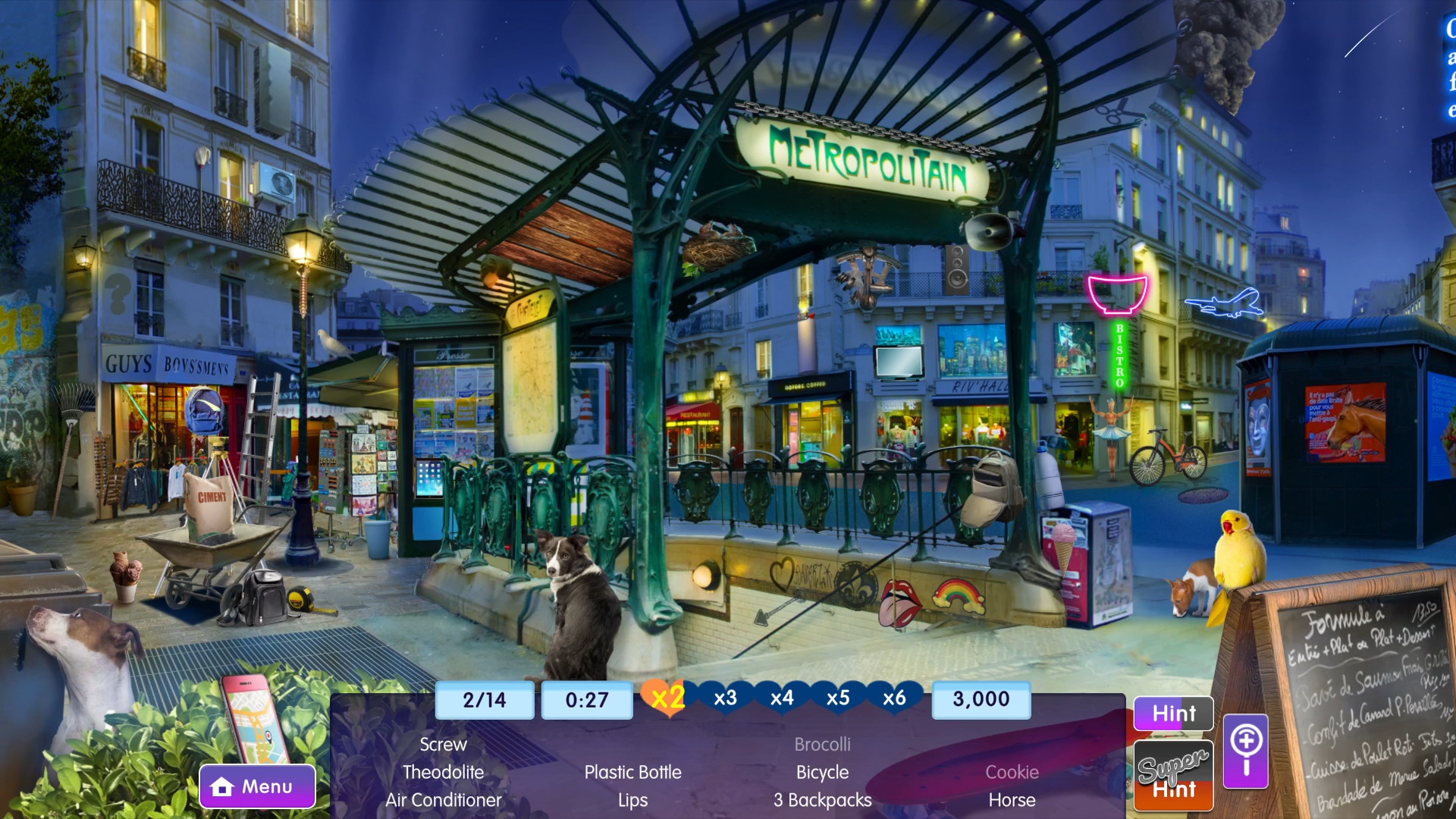Select Screw in the word list
The width and height of the screenshot is (1456, 819).
click(444, 744)
